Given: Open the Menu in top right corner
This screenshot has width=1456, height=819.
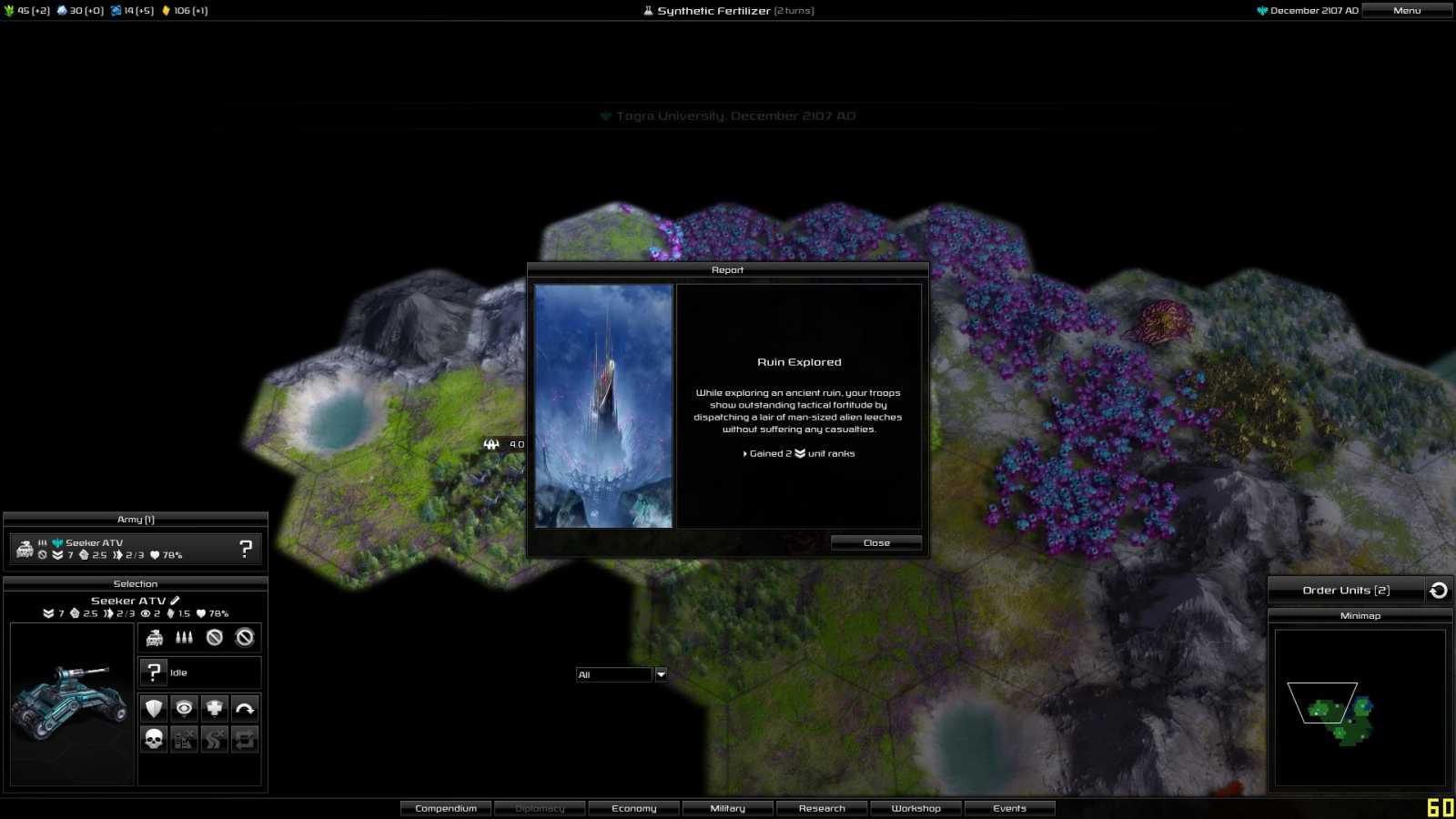Looking at the screenshot, I should pos(1406,10).
